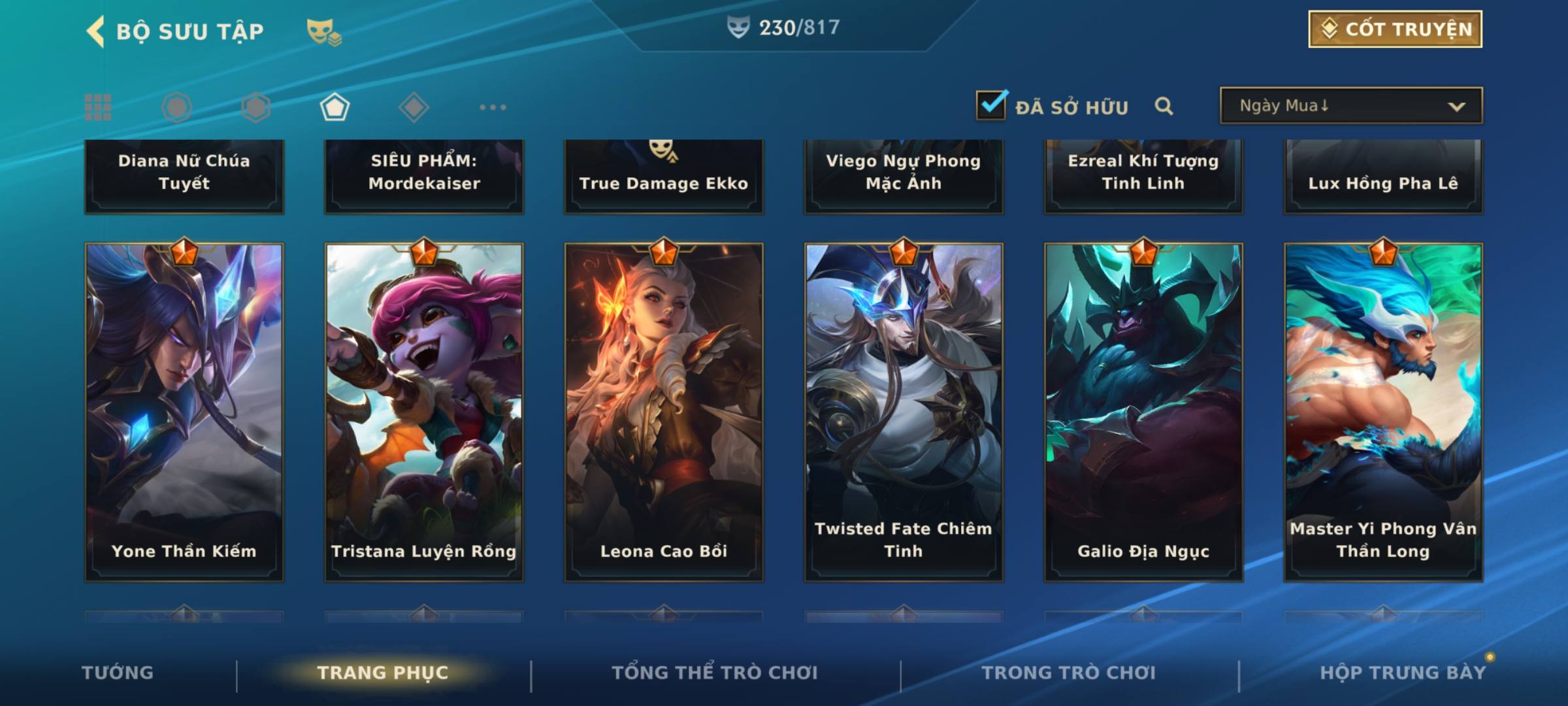Screen dimensions: 1568x706
Task: Open Tristana Luyện Rồng skin card
Action: coord(424,412)
